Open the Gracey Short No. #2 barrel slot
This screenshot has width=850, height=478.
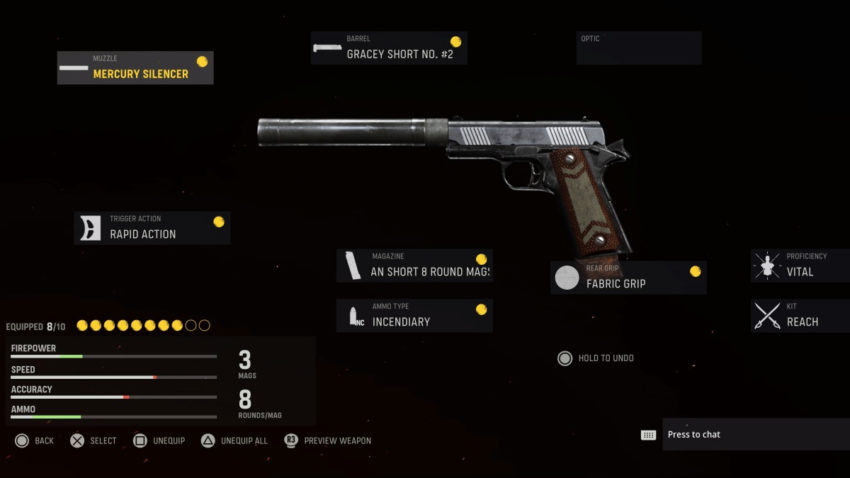[x=388, y=48]
